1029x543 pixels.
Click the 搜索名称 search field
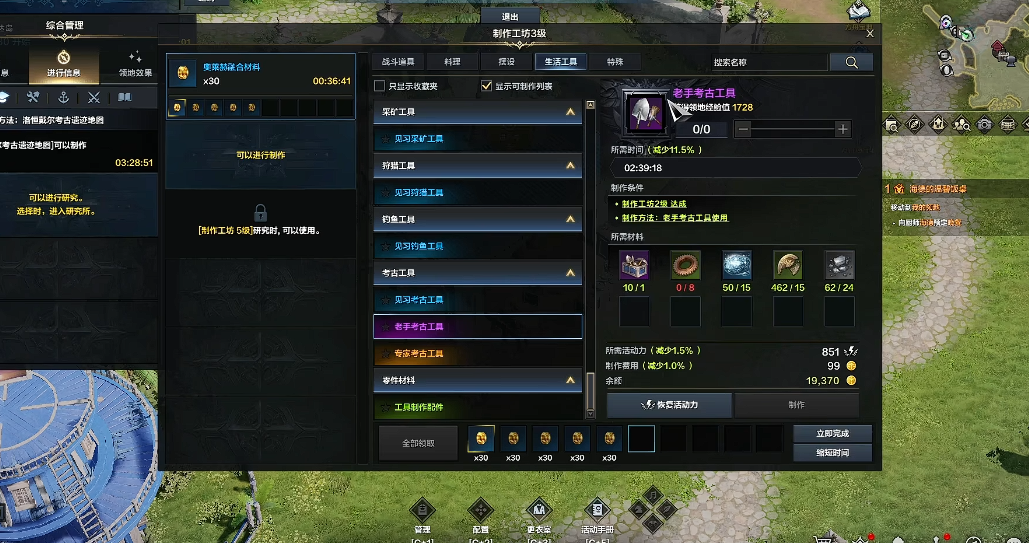[x=768, y=62]
